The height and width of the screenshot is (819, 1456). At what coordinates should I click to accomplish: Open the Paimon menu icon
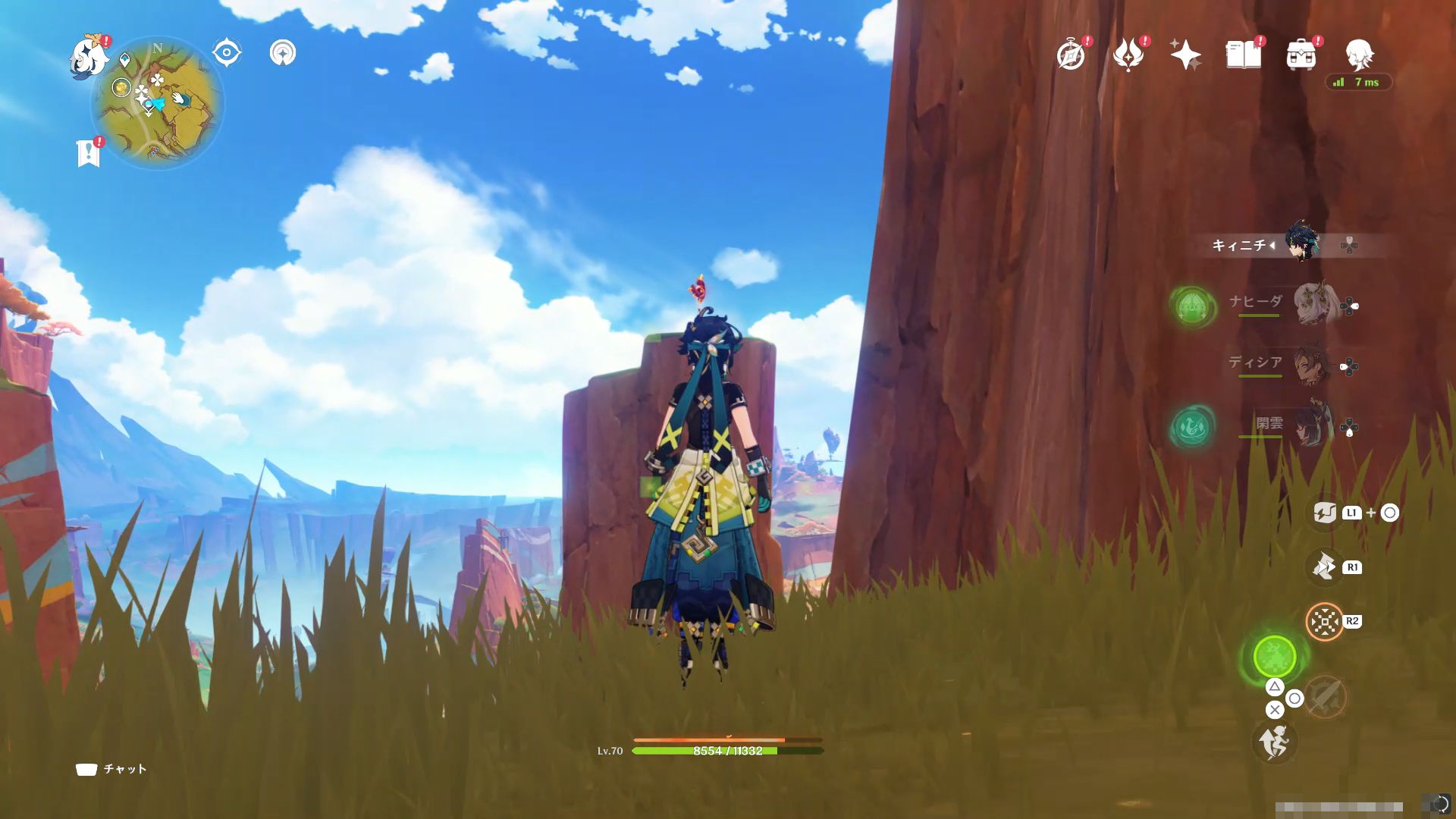tap(88, 58)
